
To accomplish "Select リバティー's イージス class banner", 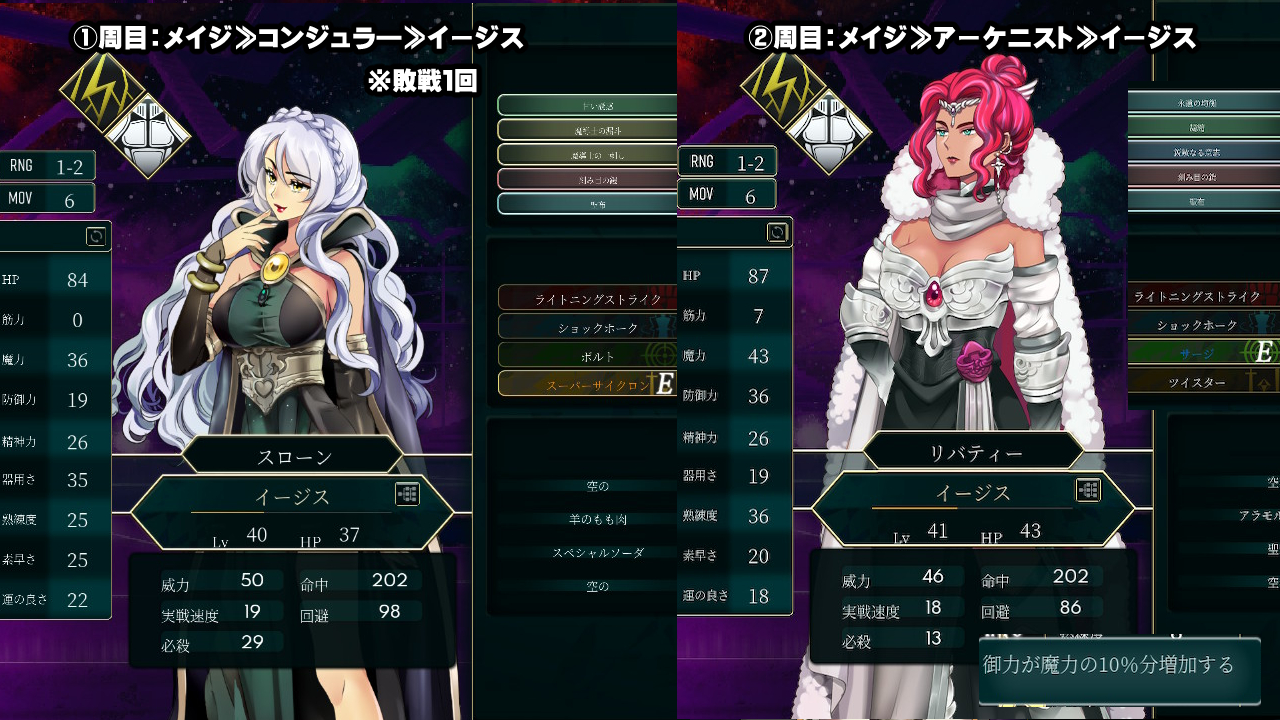I will click(972, 493).
